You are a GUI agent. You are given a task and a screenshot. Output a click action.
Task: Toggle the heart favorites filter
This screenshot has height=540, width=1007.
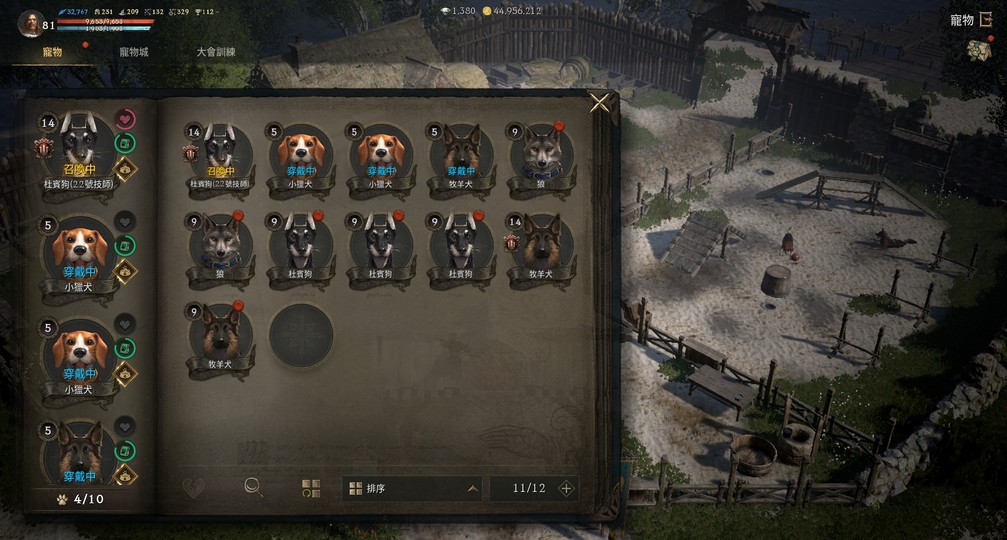[x=194, y=488]
